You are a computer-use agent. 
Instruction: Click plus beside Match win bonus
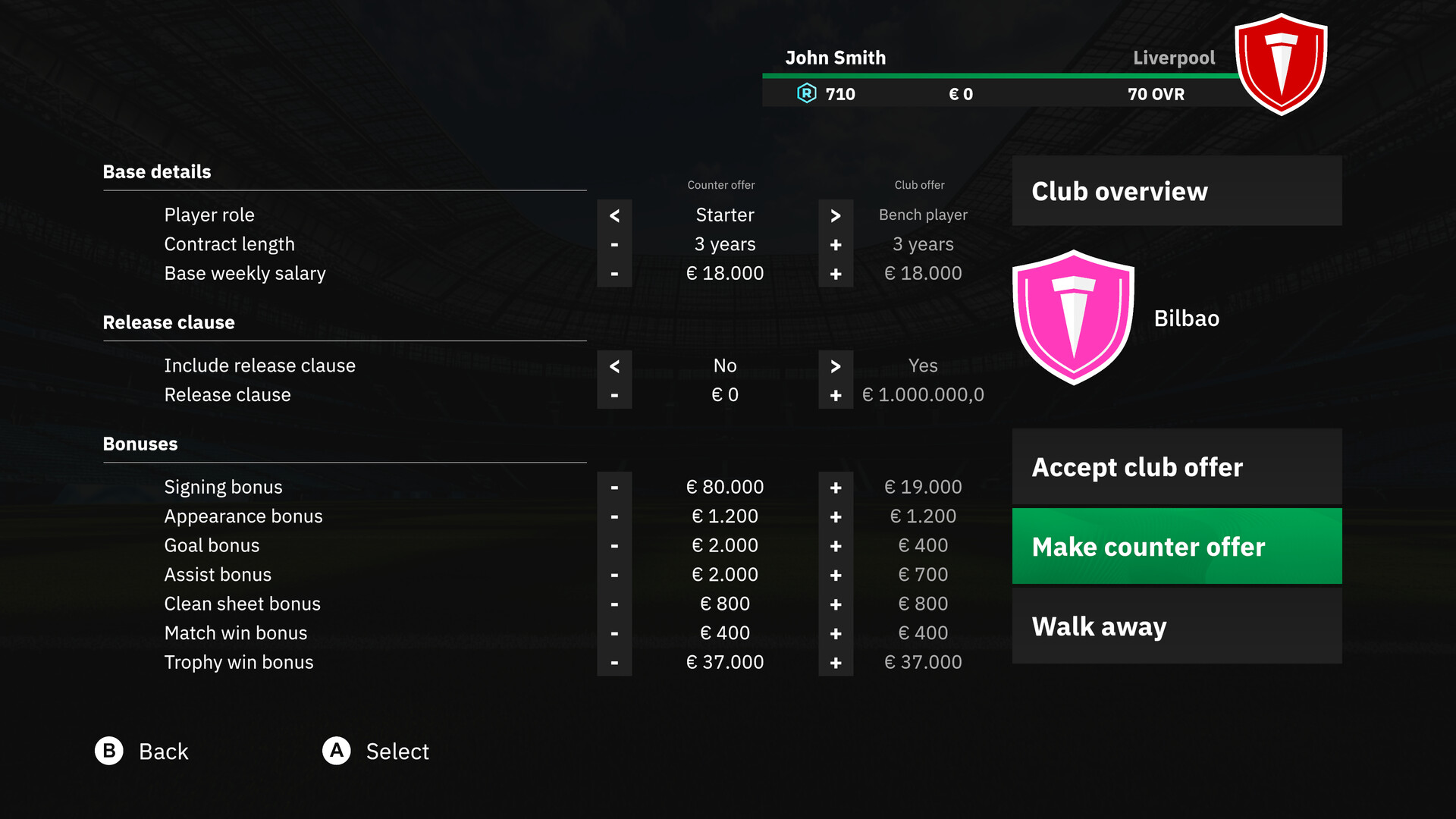[x=836, y=633]
